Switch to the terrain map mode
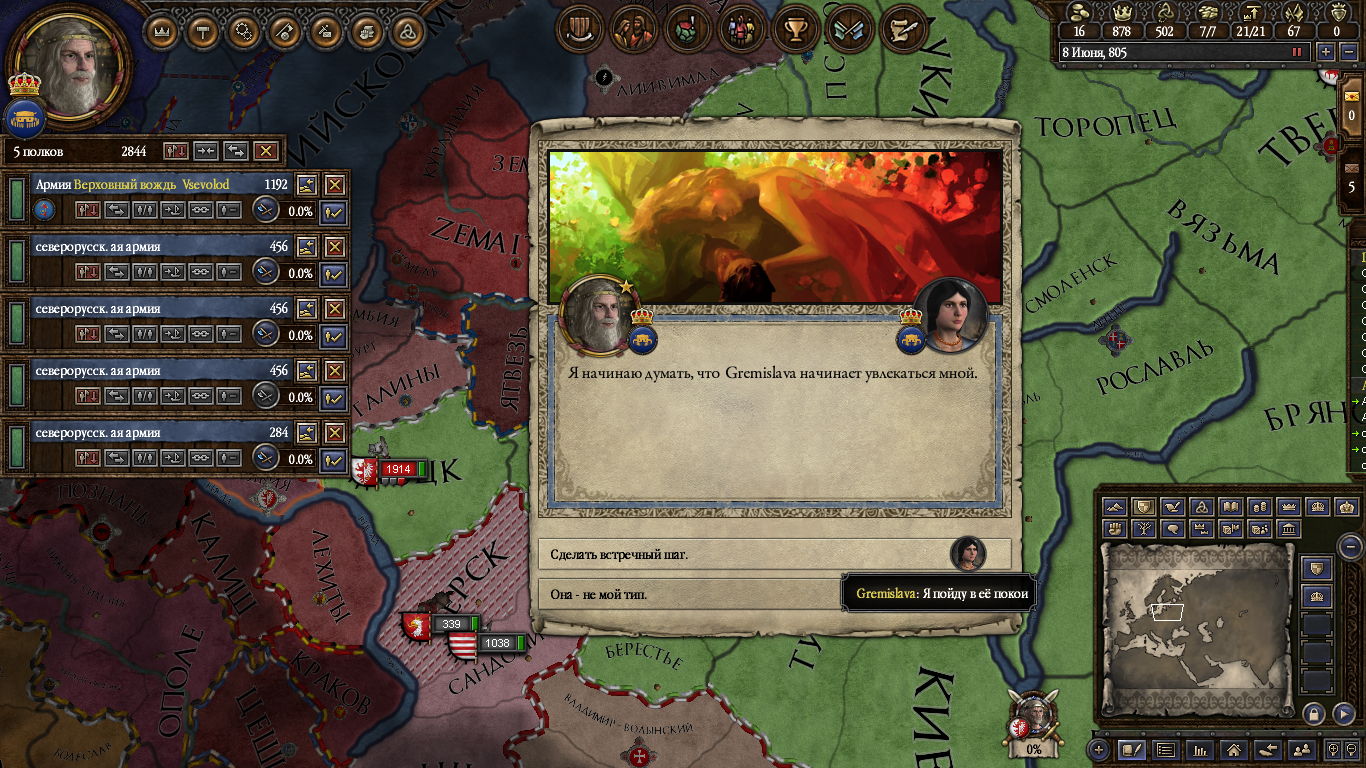Screen dimensions: 1366x768 [1117, 508]
